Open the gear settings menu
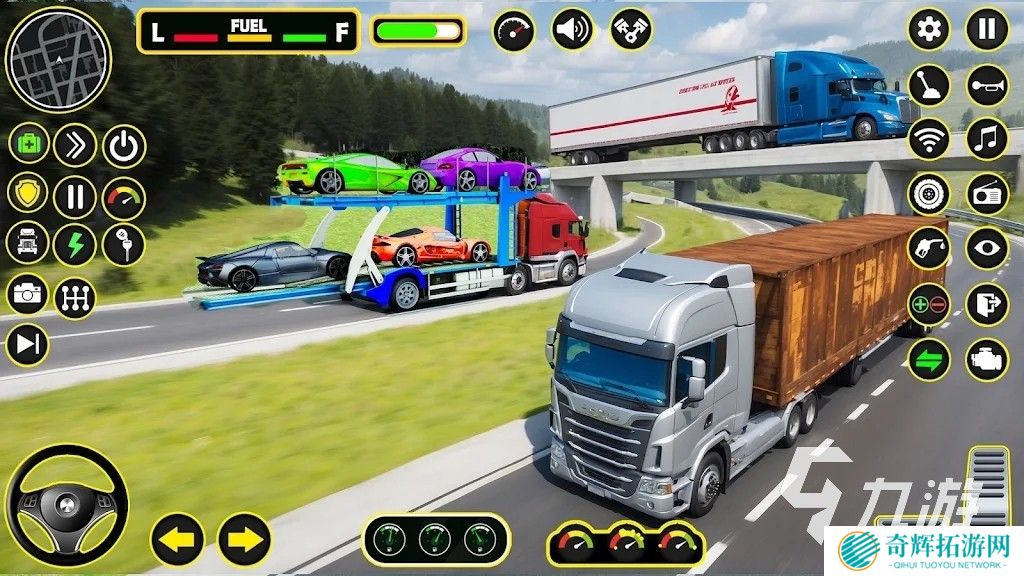The height and width of the screenshot is (576, 1024). [928, 30]
